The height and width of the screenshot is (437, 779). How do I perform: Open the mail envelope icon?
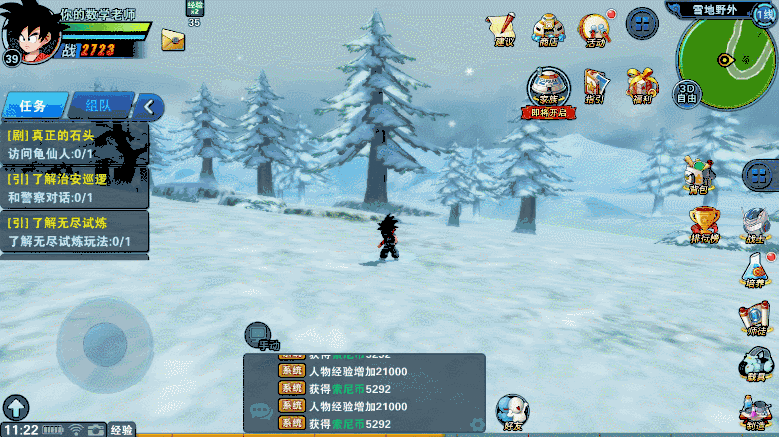point(173,41)
